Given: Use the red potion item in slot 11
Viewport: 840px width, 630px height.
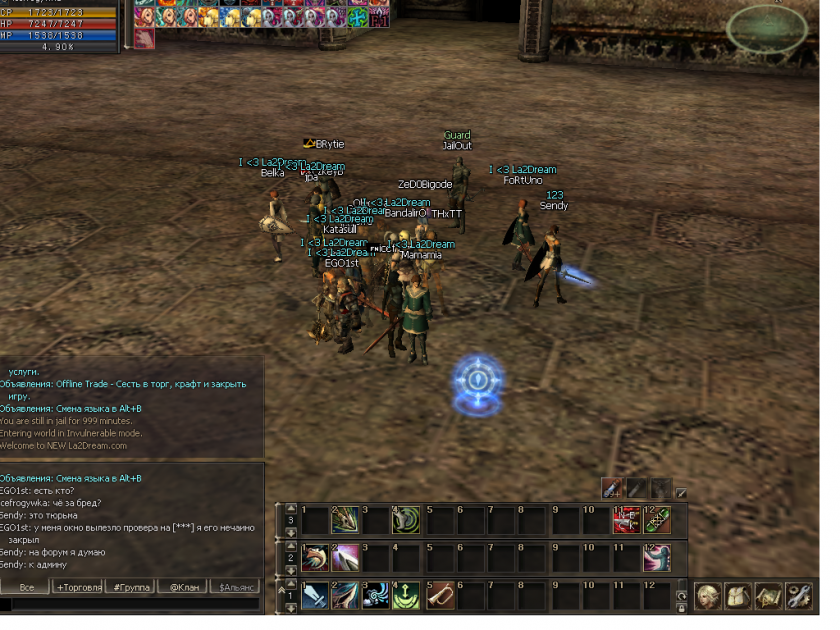Looking at the screenshot, I should tap(626, 520).
